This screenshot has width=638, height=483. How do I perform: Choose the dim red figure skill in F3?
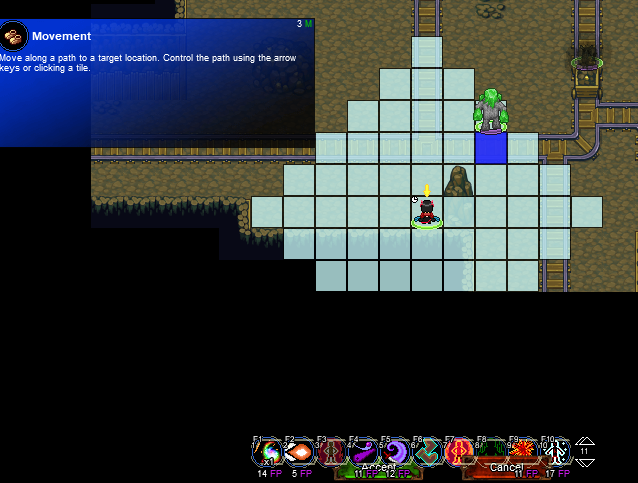click(x=331, y=452)
